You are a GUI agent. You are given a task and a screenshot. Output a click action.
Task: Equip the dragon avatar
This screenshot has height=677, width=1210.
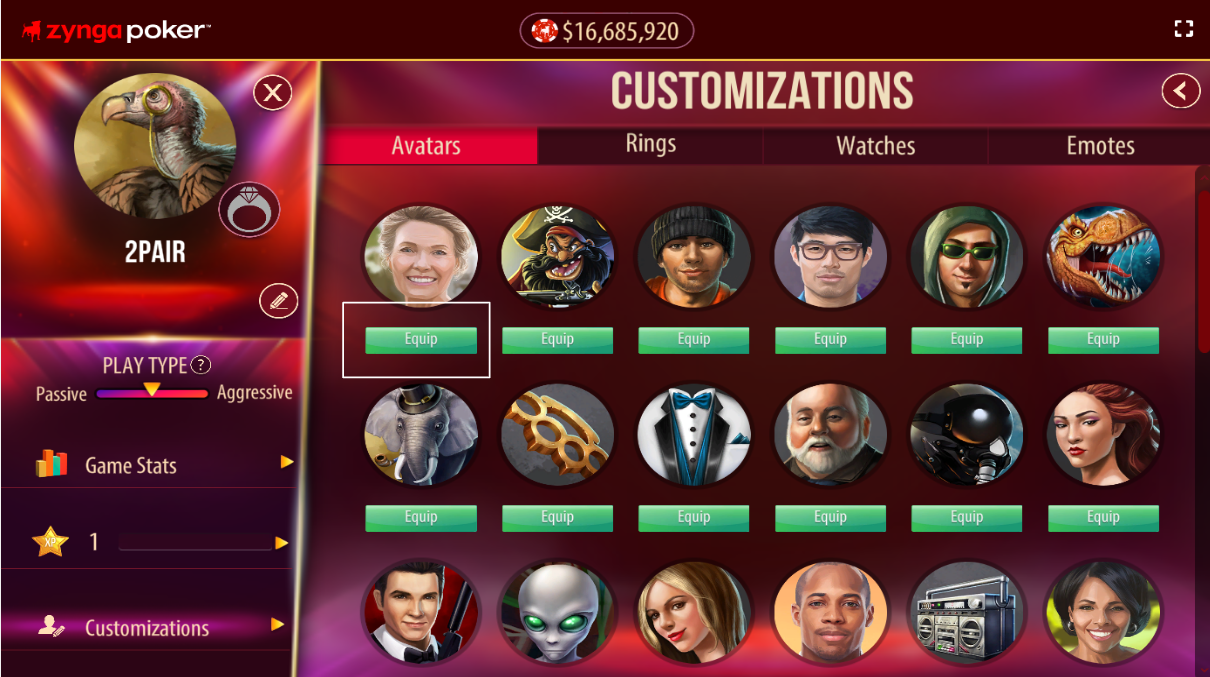[1103, 340]
